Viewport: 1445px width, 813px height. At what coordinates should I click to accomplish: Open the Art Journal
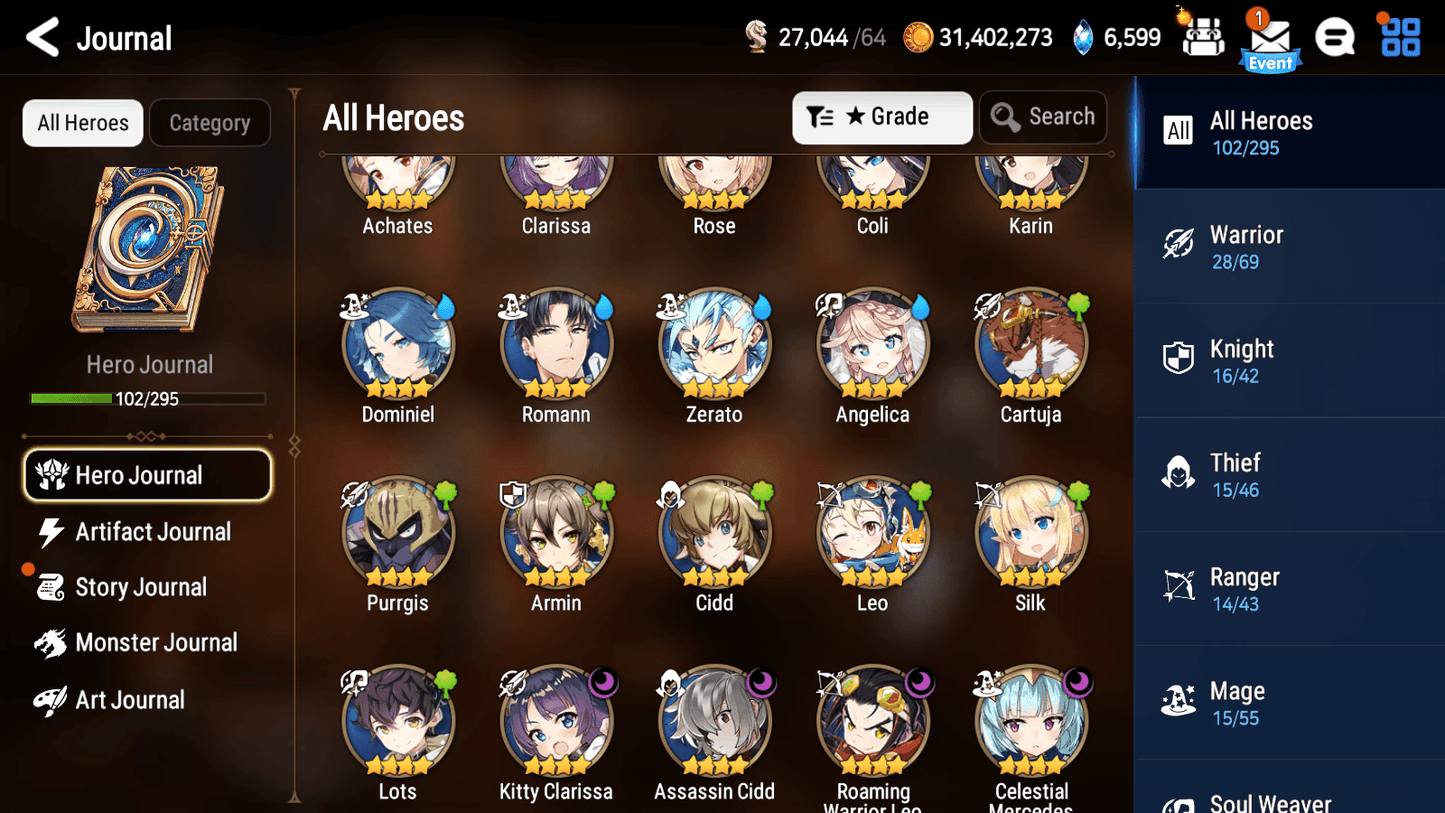coord(128,699)
